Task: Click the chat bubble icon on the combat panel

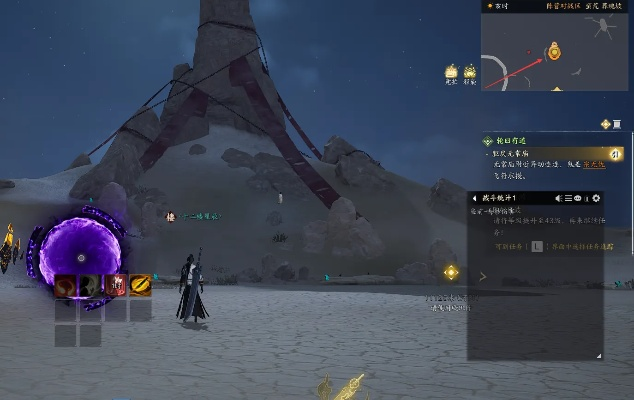Action: coord(578,198)
